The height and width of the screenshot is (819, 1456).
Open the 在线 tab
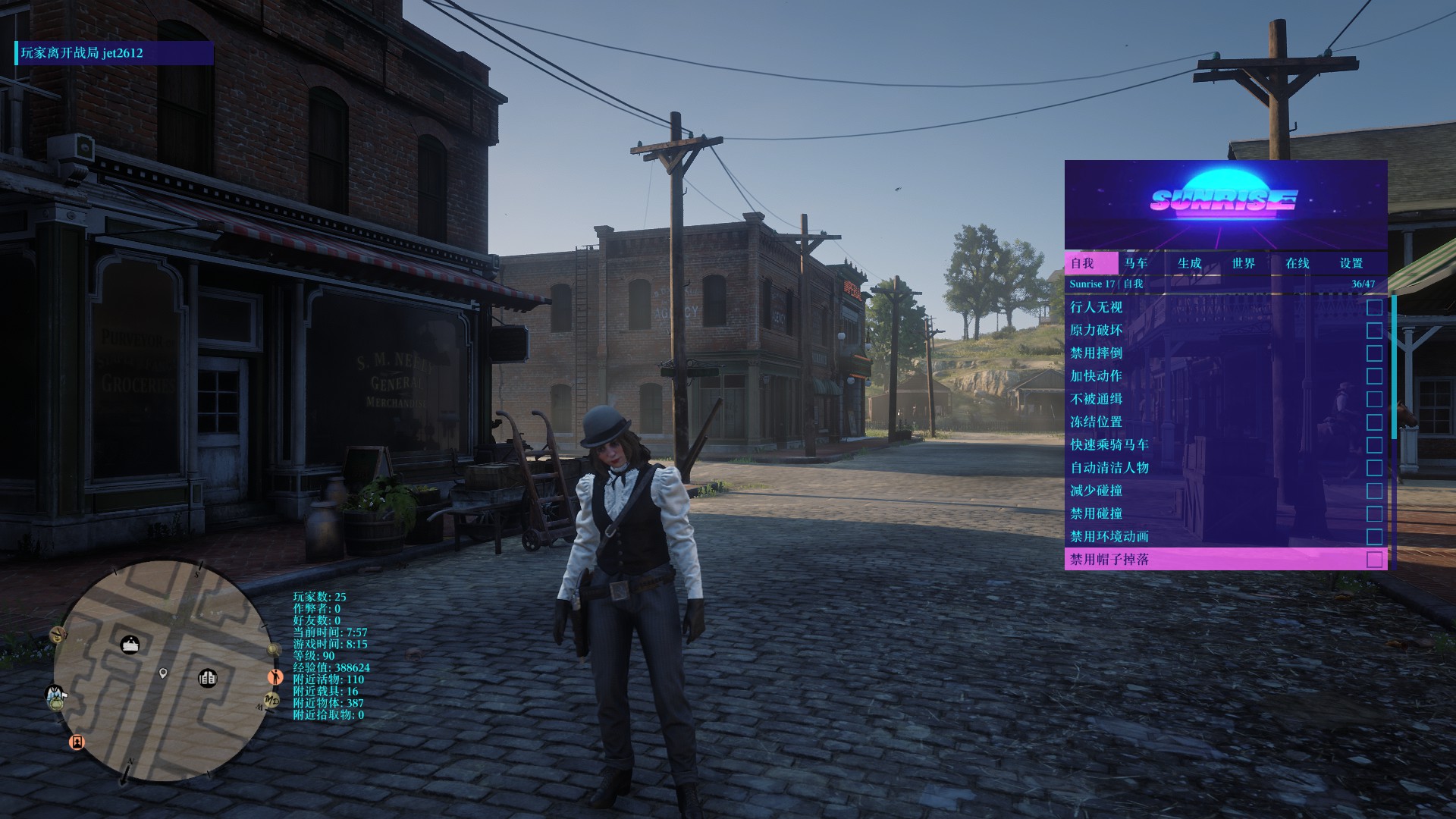click(x=1298, y=263)
